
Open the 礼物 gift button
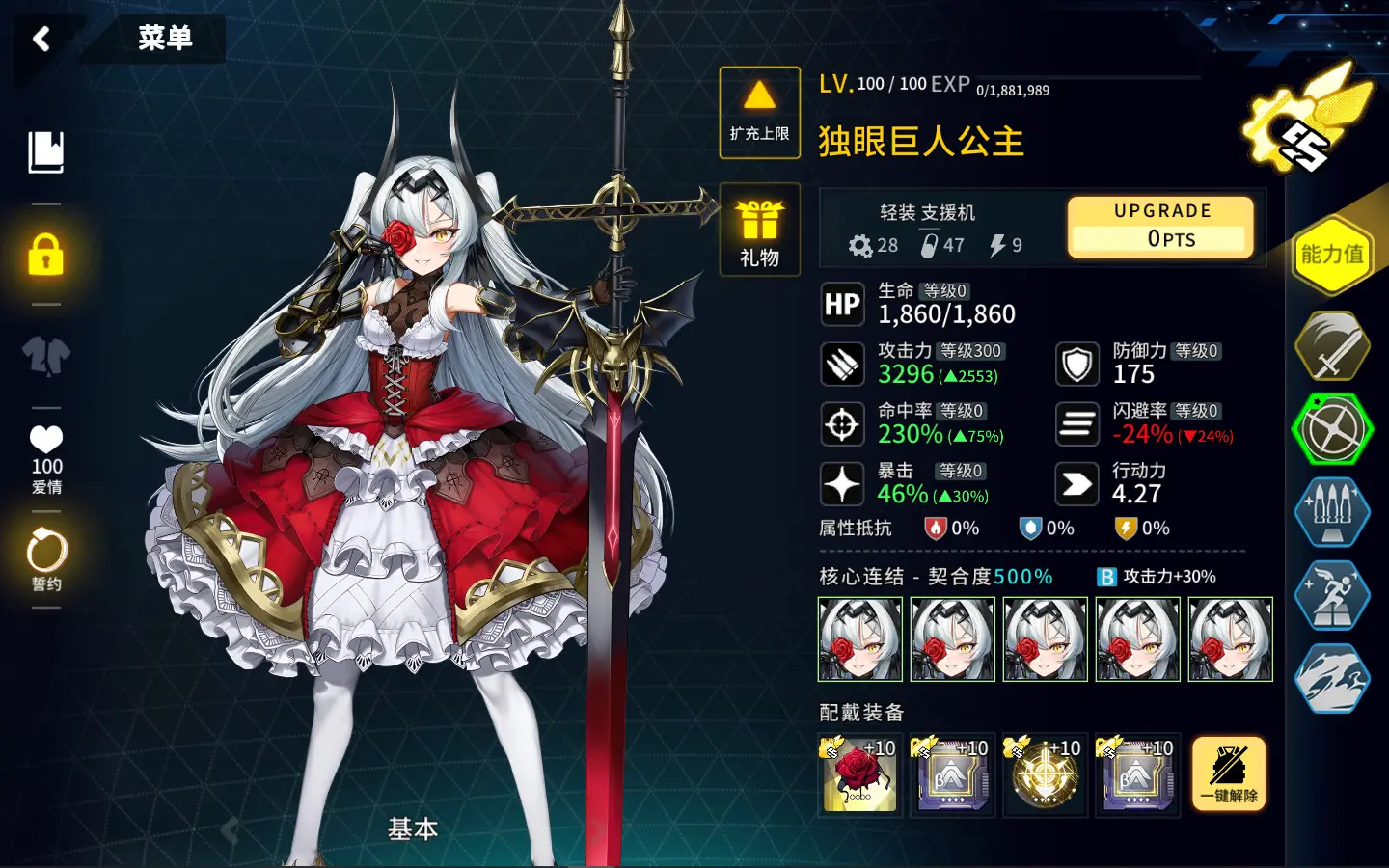click(759, 230)
